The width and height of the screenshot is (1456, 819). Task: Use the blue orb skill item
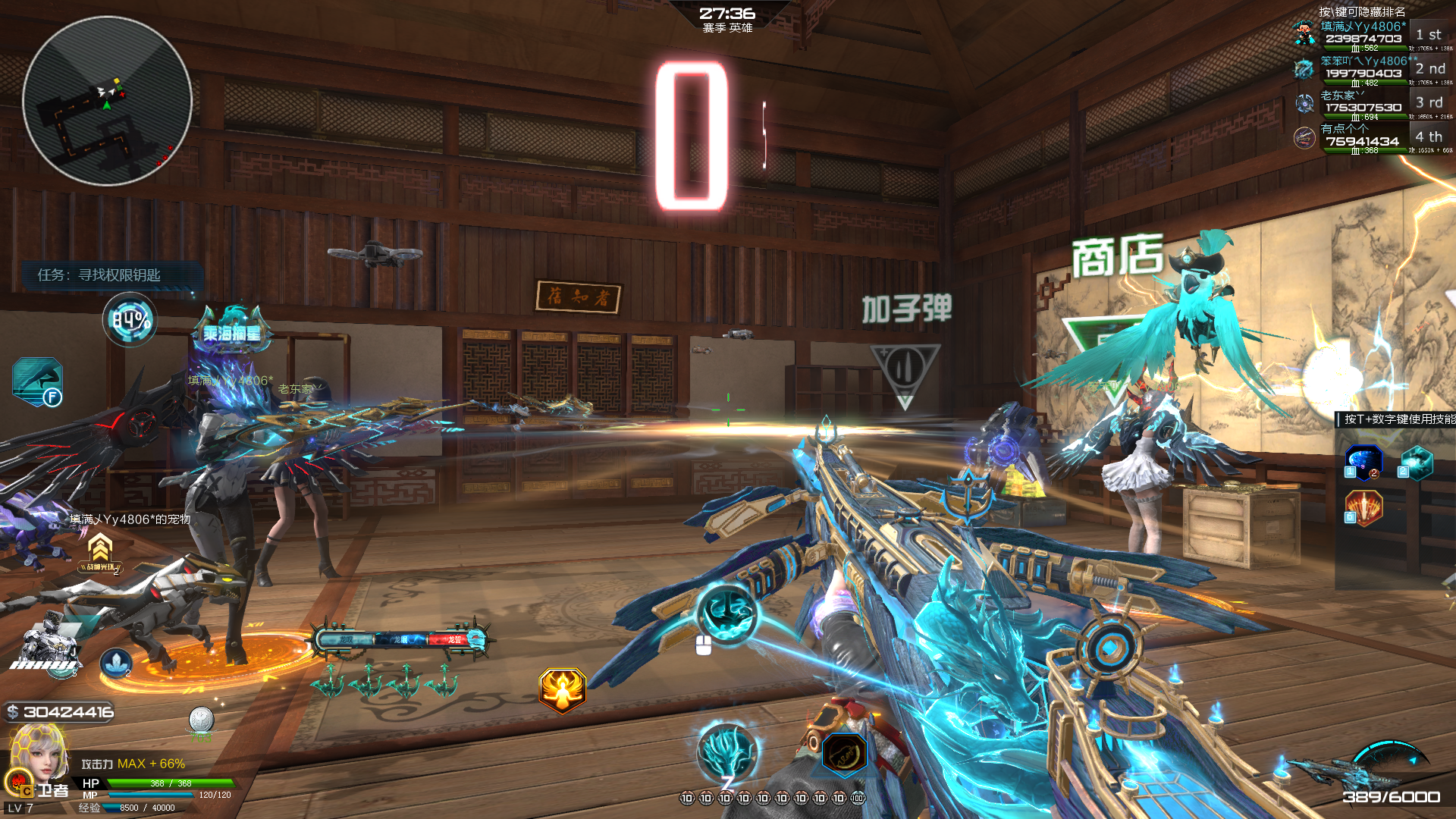coord(1363,462)
